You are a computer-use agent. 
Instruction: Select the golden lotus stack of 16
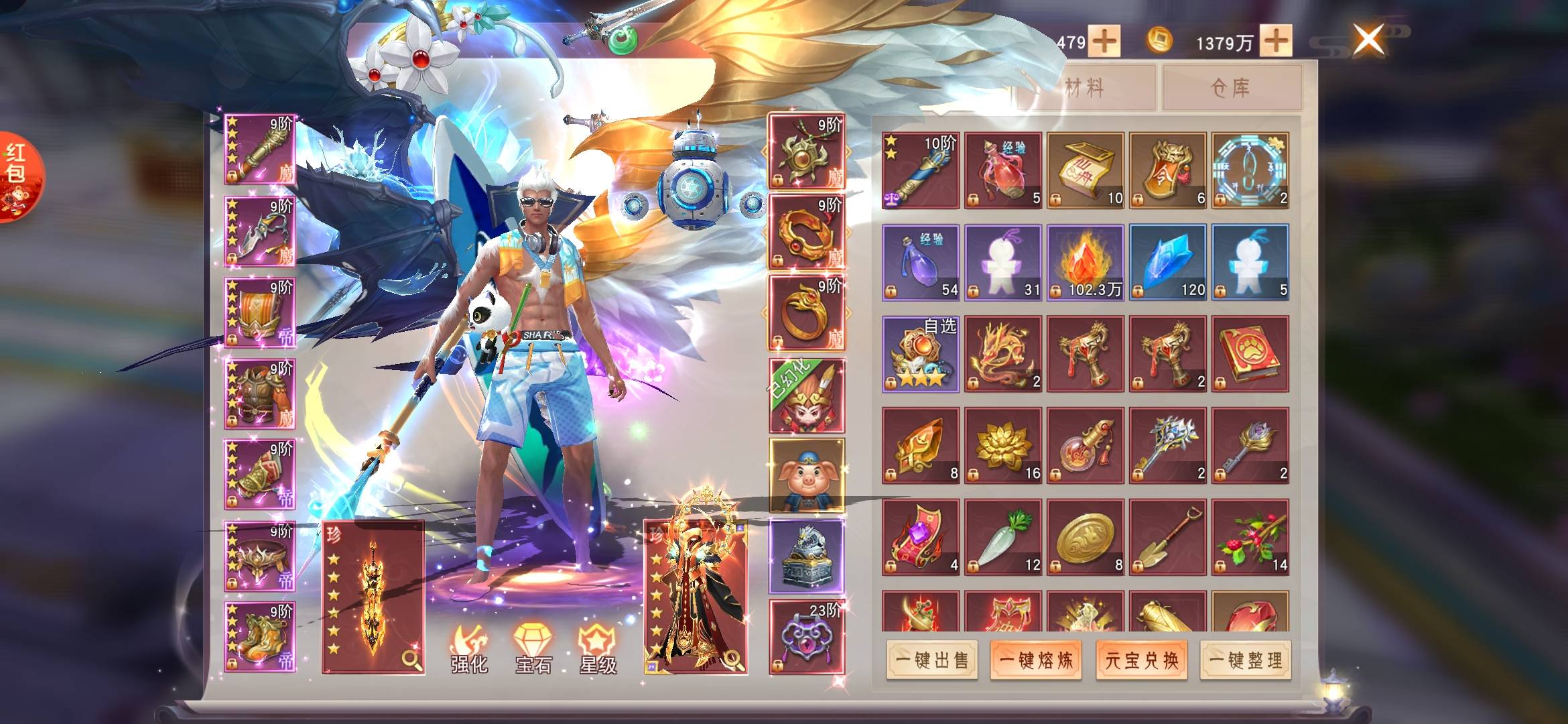[1002, 445]
